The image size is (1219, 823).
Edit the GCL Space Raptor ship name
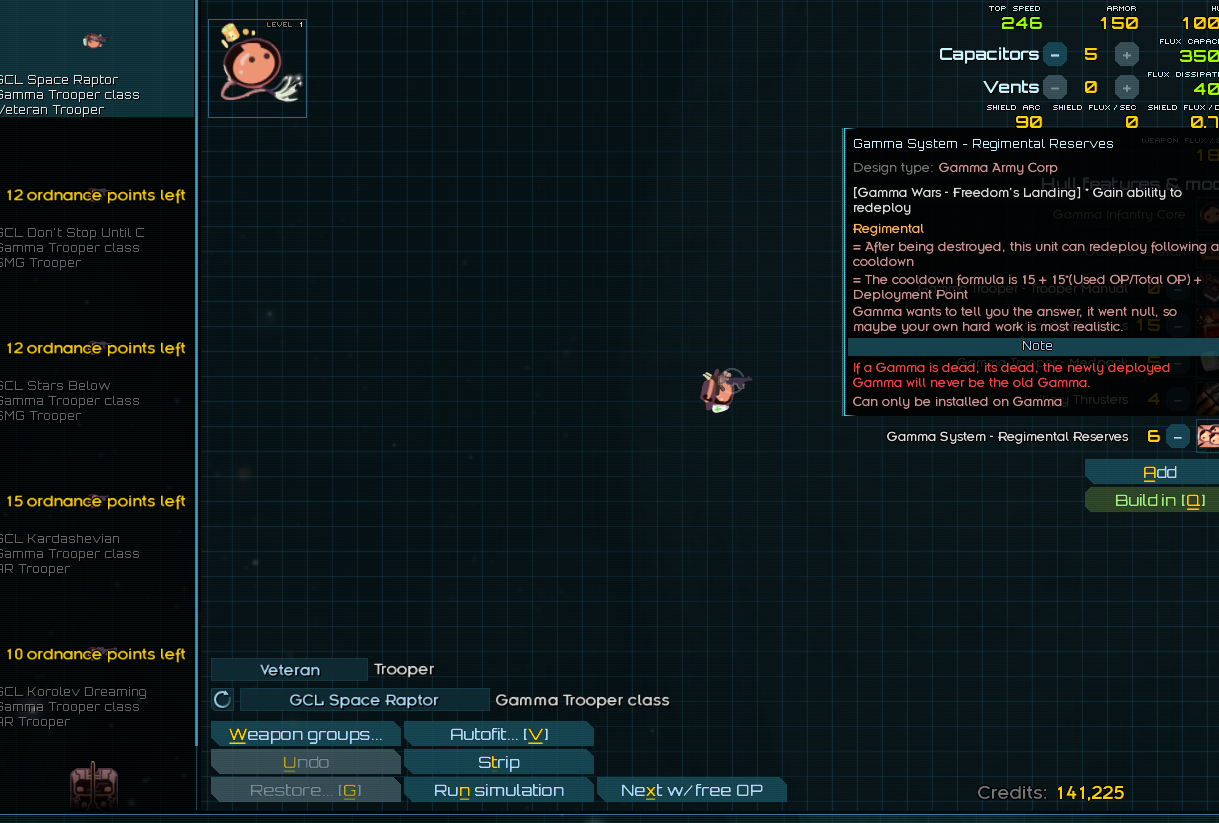coord(364,700)
